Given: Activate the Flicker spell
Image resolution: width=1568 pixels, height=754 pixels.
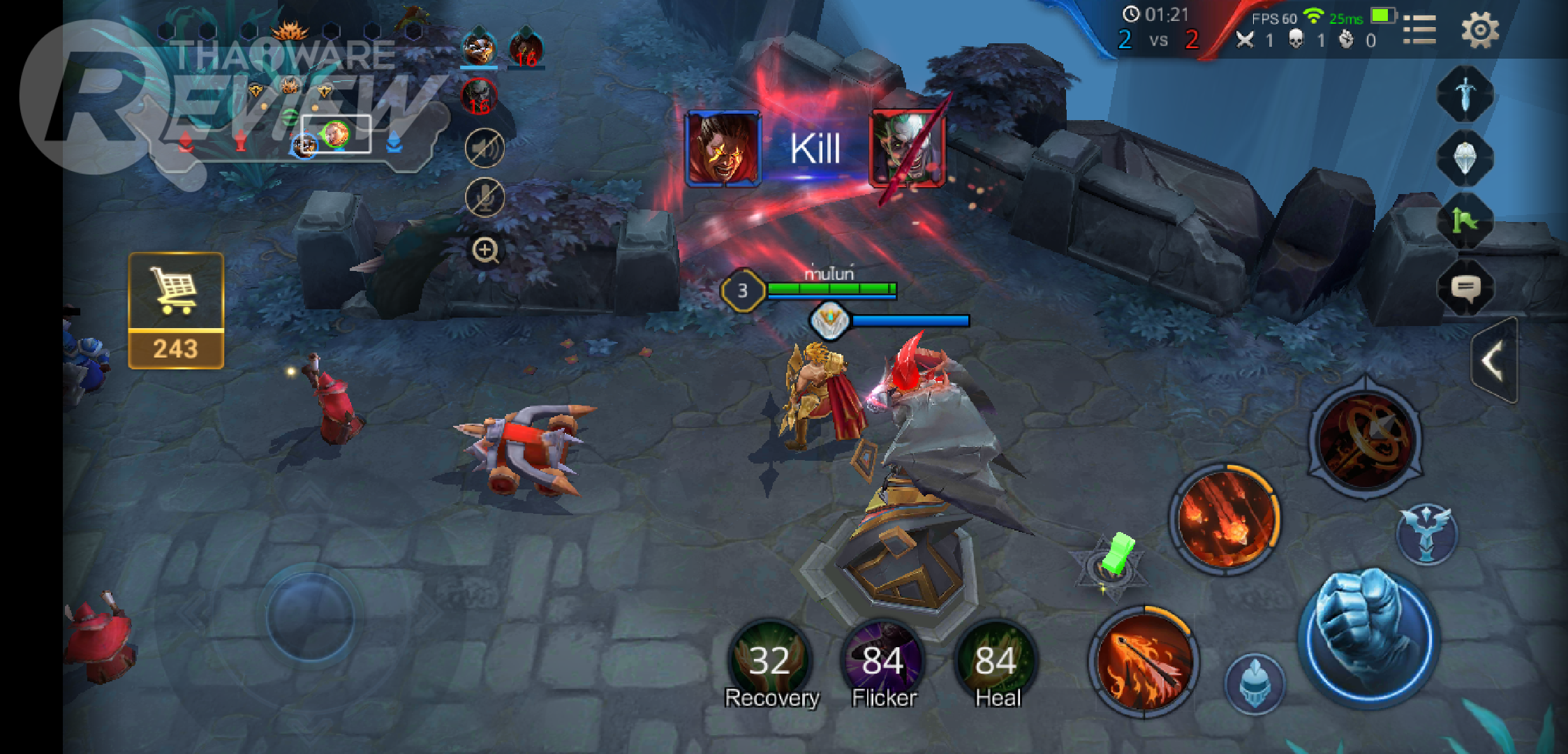Looking at the screenshot, I should point(883,660).
